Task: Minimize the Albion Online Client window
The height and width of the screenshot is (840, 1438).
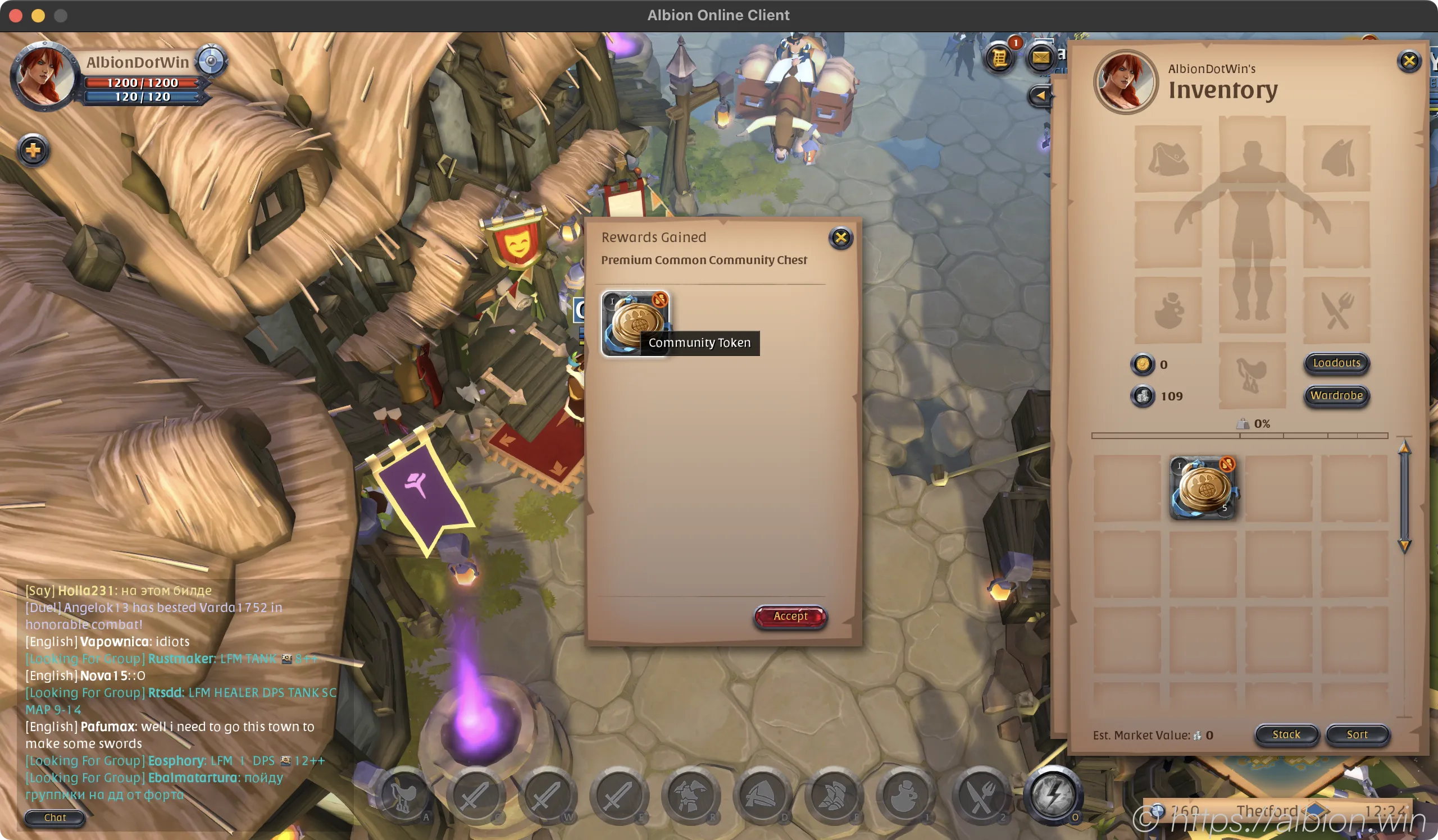Action: coord(38,15)
